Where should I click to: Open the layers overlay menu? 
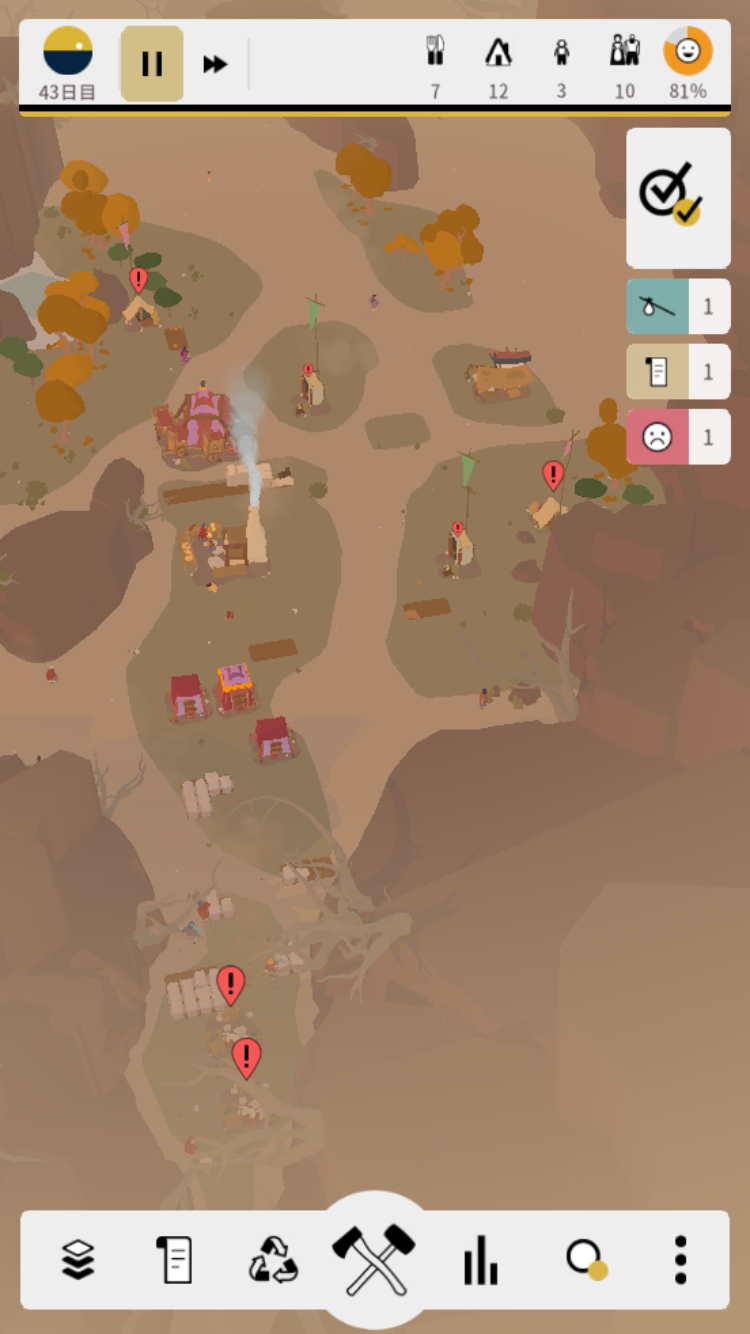click(78, 1259)
